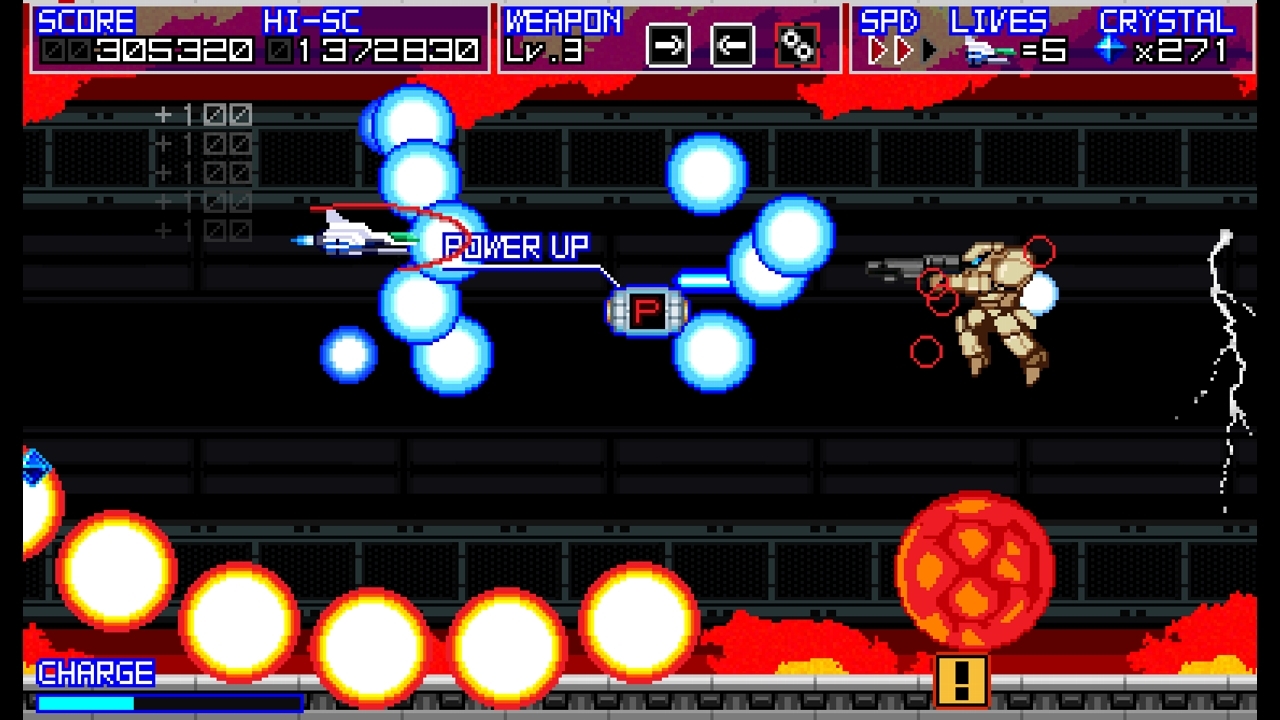Click the WEAPON panel label
1280x720 pixels.
(x=563, y=20)
